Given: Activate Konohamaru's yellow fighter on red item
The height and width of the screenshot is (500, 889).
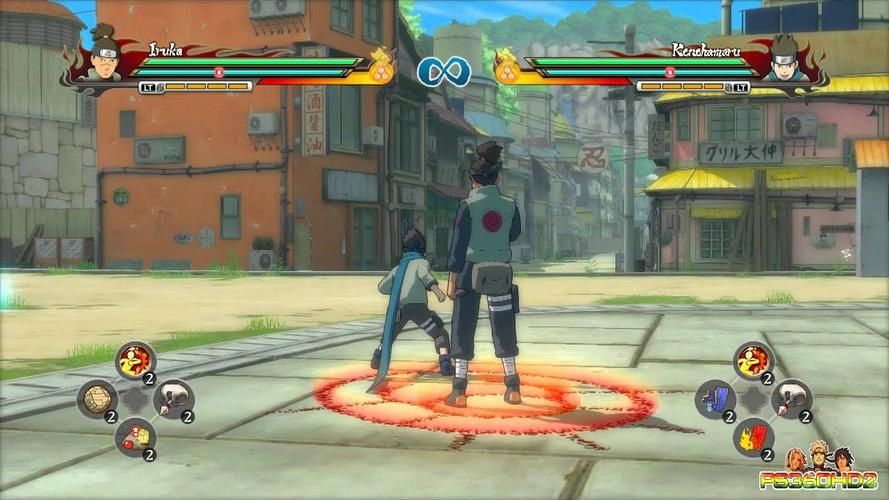Looking at the screenshot, I should point(753,361).
